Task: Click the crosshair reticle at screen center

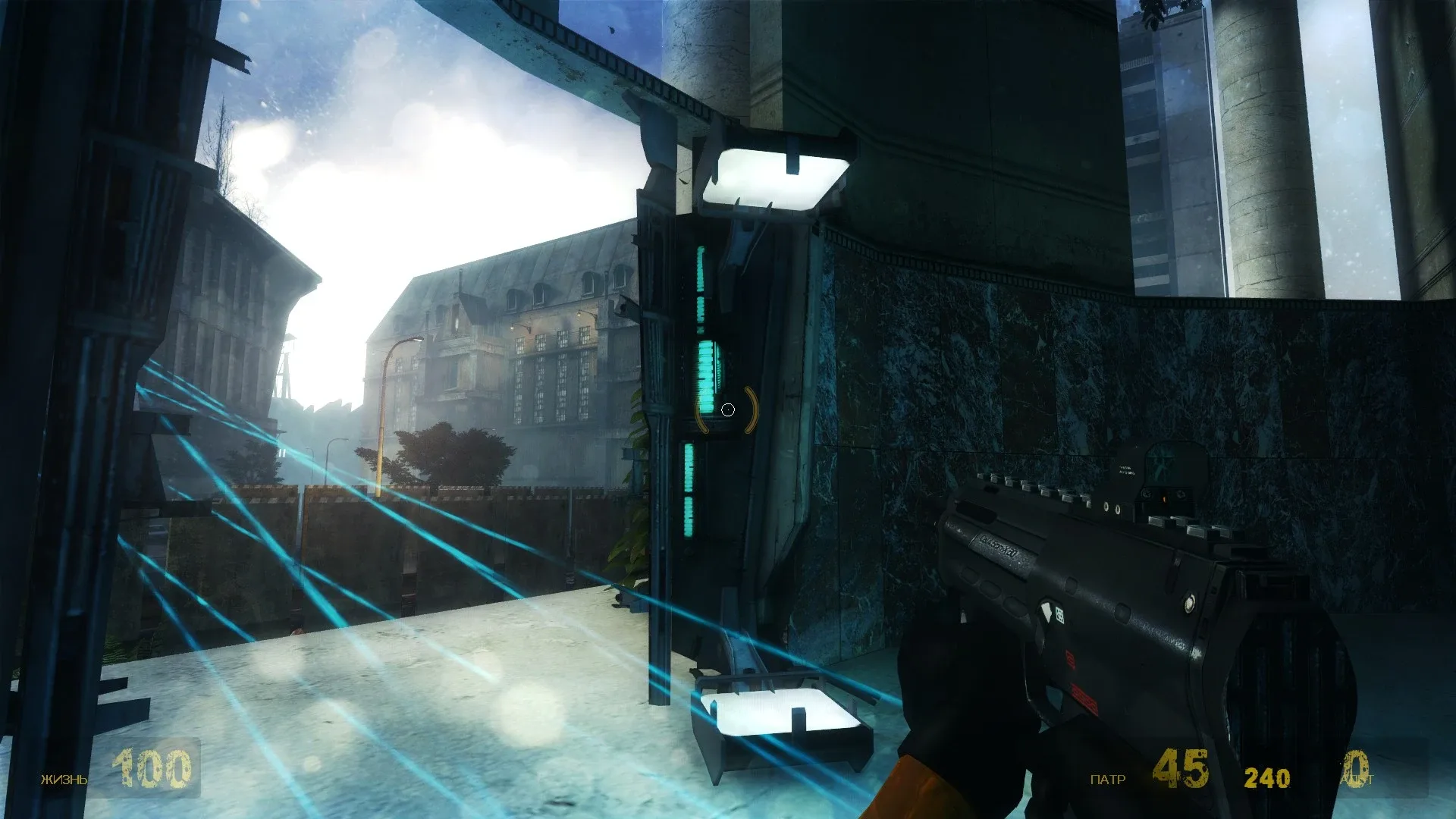Action: 729,409
